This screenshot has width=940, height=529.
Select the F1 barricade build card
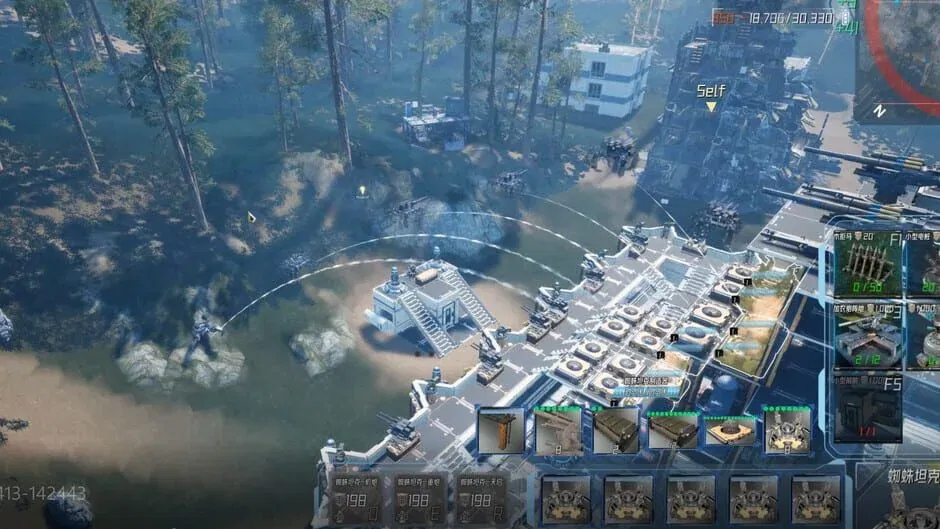pos(867,264)
